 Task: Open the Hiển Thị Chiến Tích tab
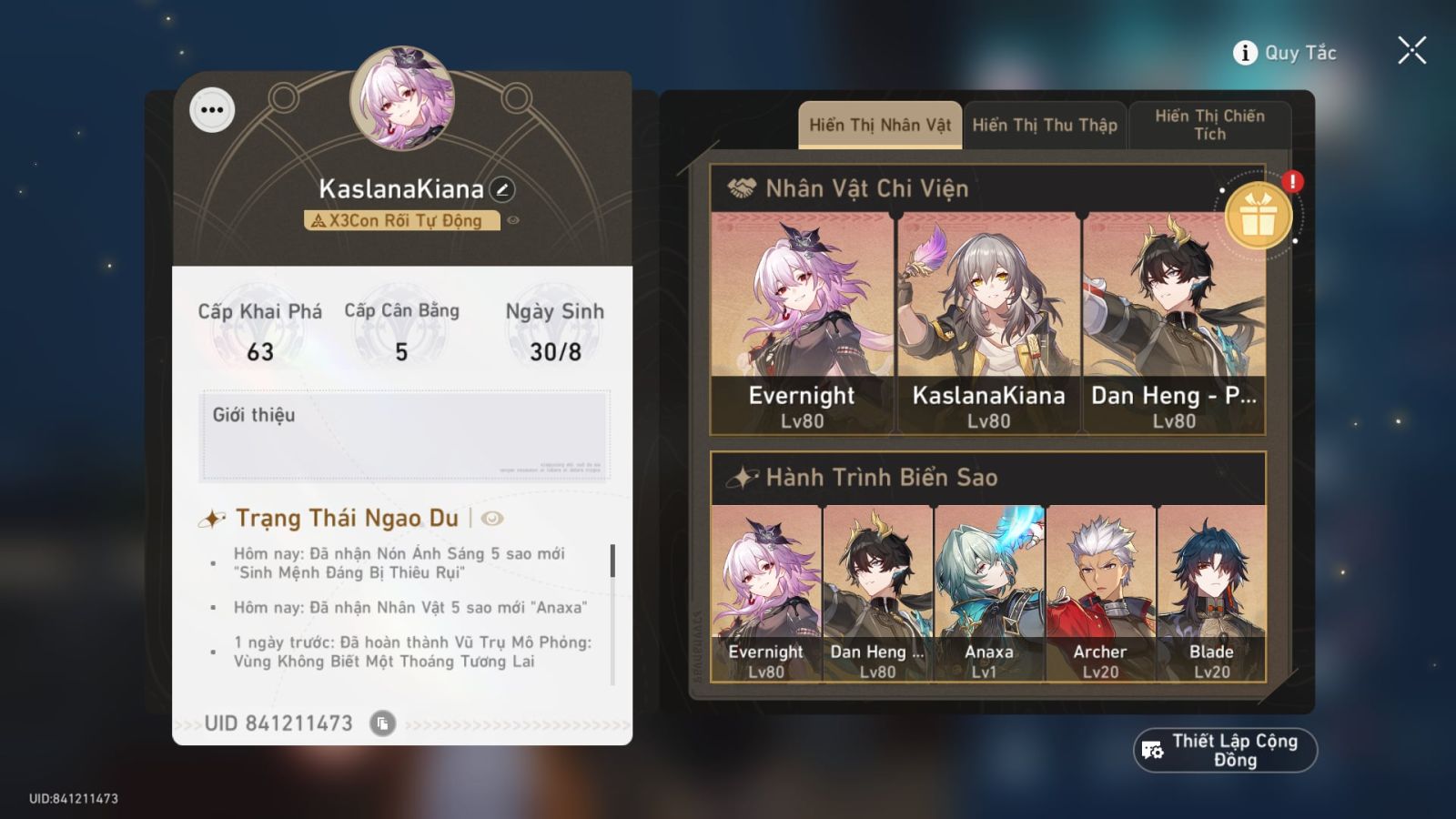[1209, 125]
